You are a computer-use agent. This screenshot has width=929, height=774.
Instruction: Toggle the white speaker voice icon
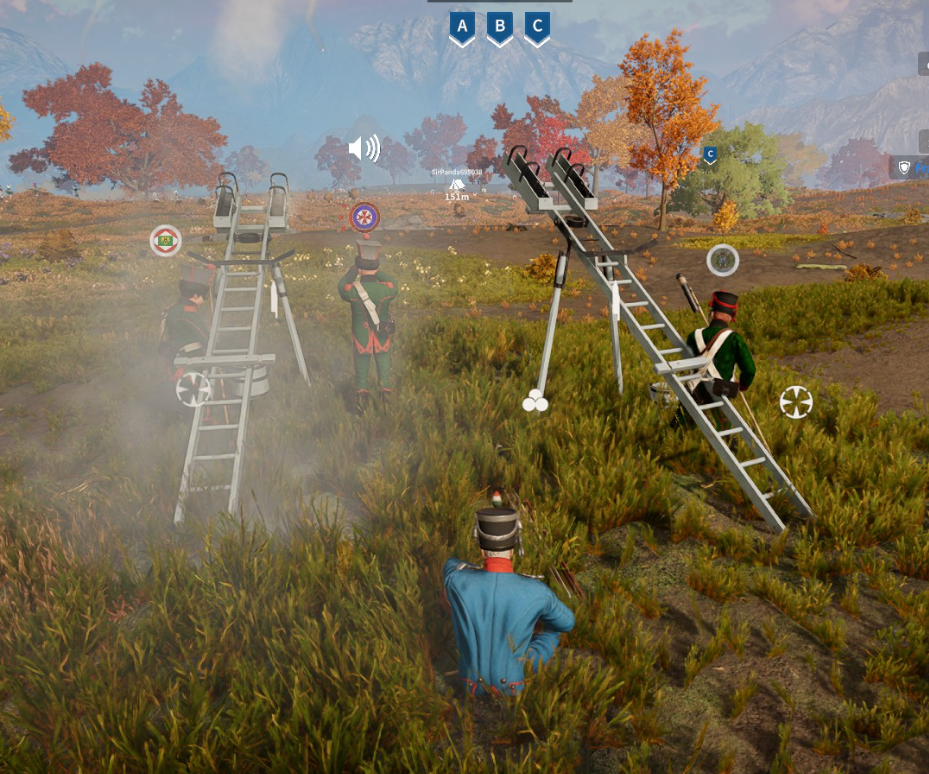364,149
